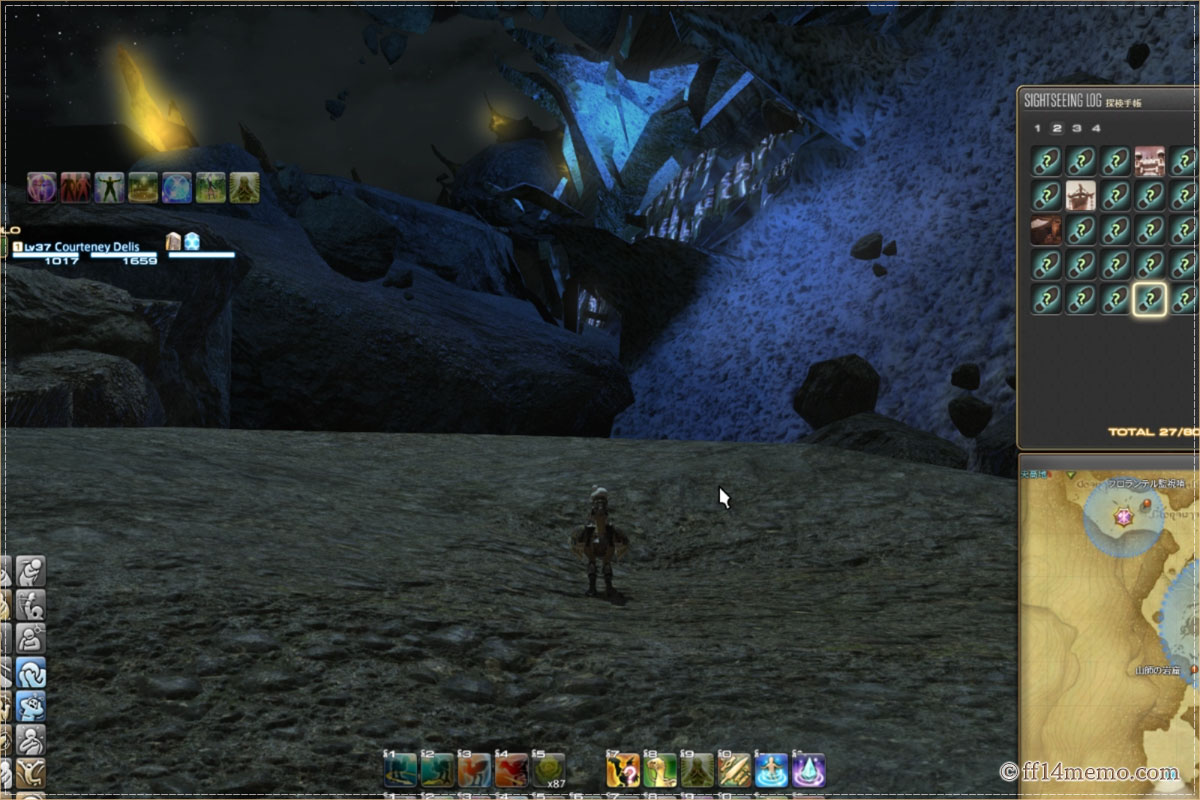Use the cabbage item with x87 count
Image resolution: width=1200 pixels, height=800 pixels.
[x=548, y=769]
